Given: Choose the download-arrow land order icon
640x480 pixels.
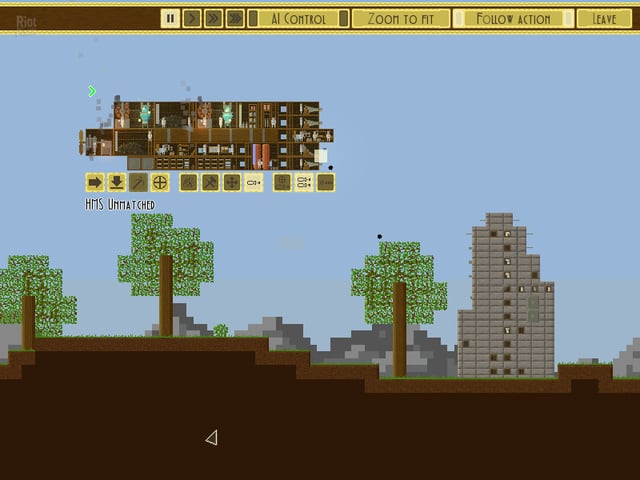Looking at the screenshot, I should pyautogui.click(x=116, y=182).
